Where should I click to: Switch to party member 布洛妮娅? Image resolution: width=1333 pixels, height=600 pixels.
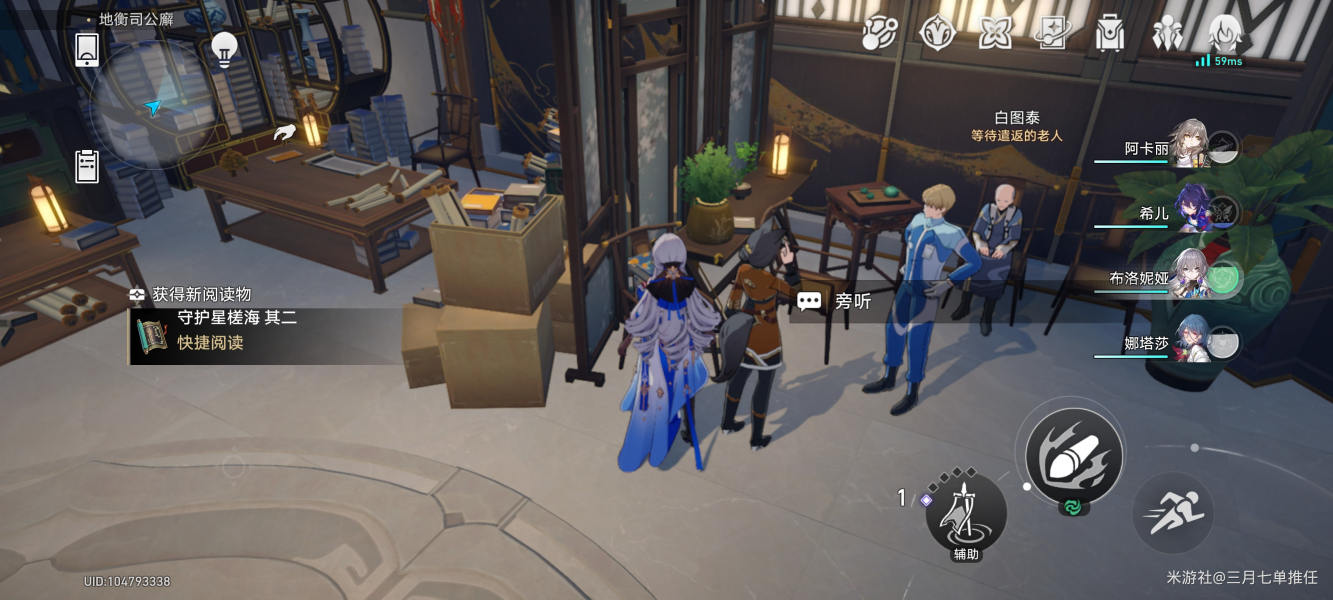pyautogui.click(x=1192, y=279)
